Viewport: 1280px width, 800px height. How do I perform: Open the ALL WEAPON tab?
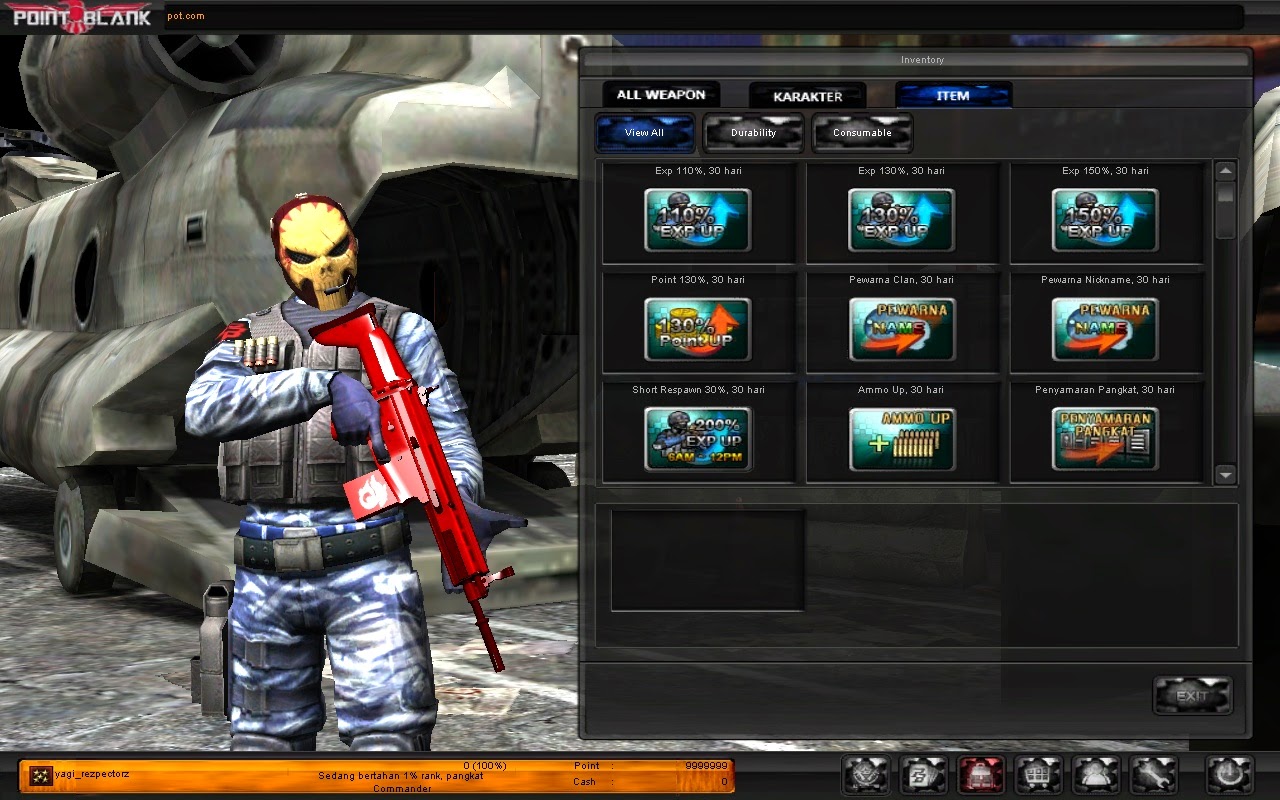click(x=660, y=94)
